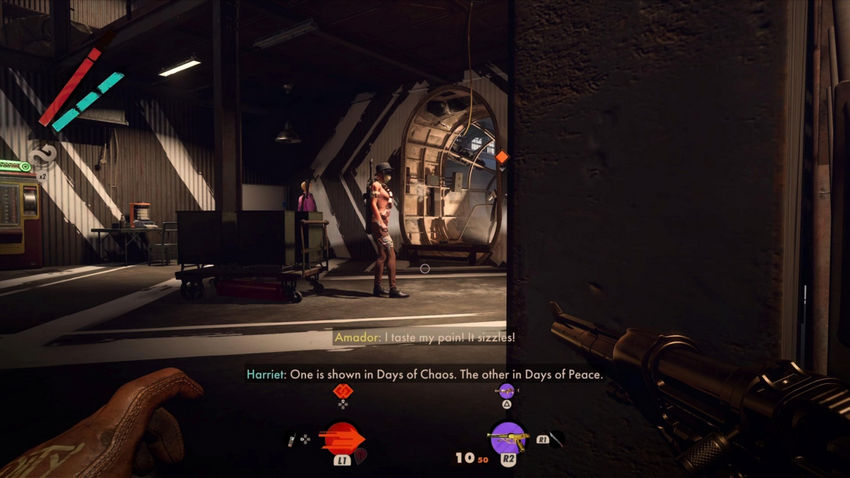Viewport: 850px width, 478px height.
Task: Click the small red linked-diamonds slab icon
Action: pos(343,391)
